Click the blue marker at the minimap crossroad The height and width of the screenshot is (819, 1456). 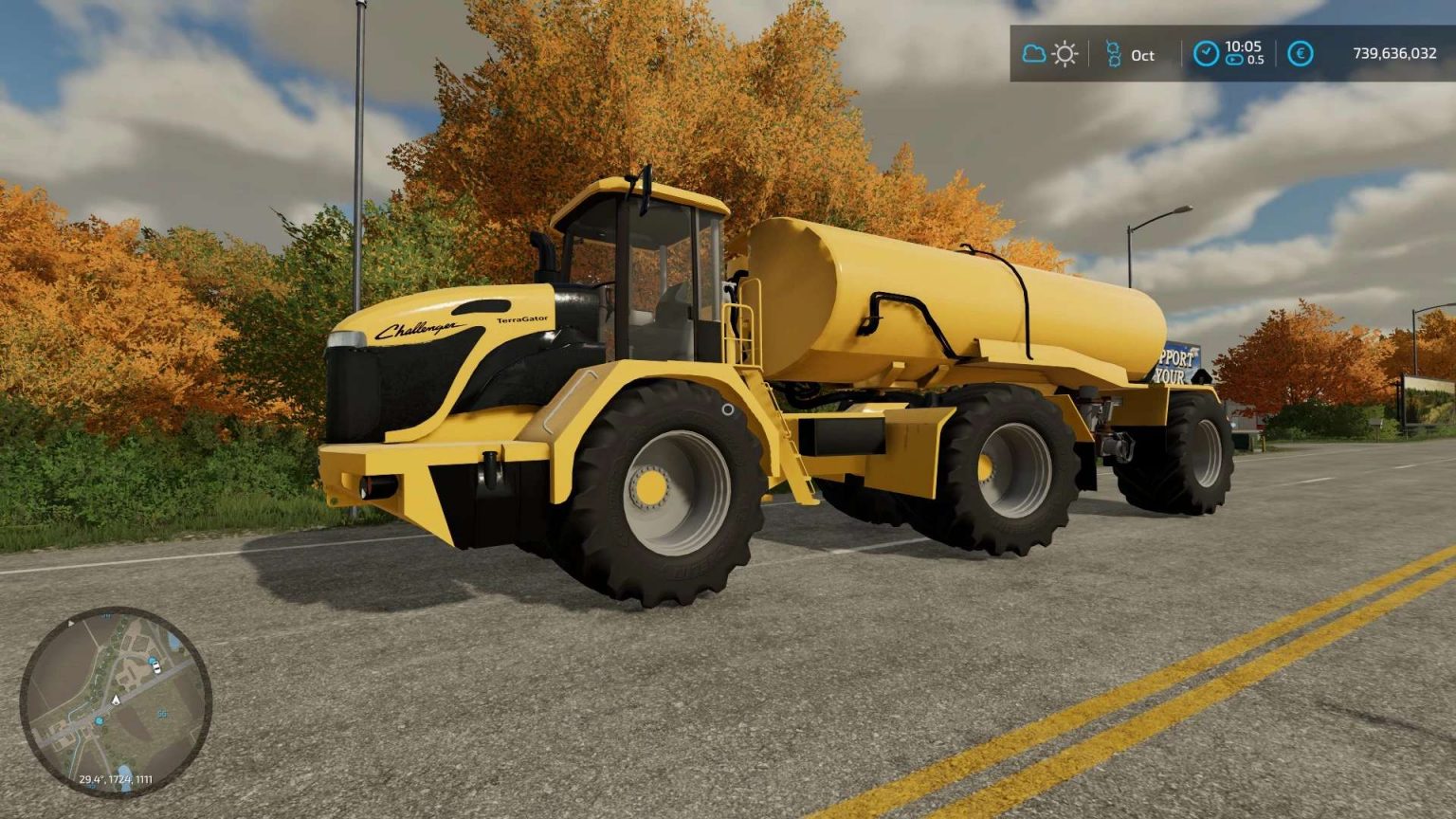point(99,720)
